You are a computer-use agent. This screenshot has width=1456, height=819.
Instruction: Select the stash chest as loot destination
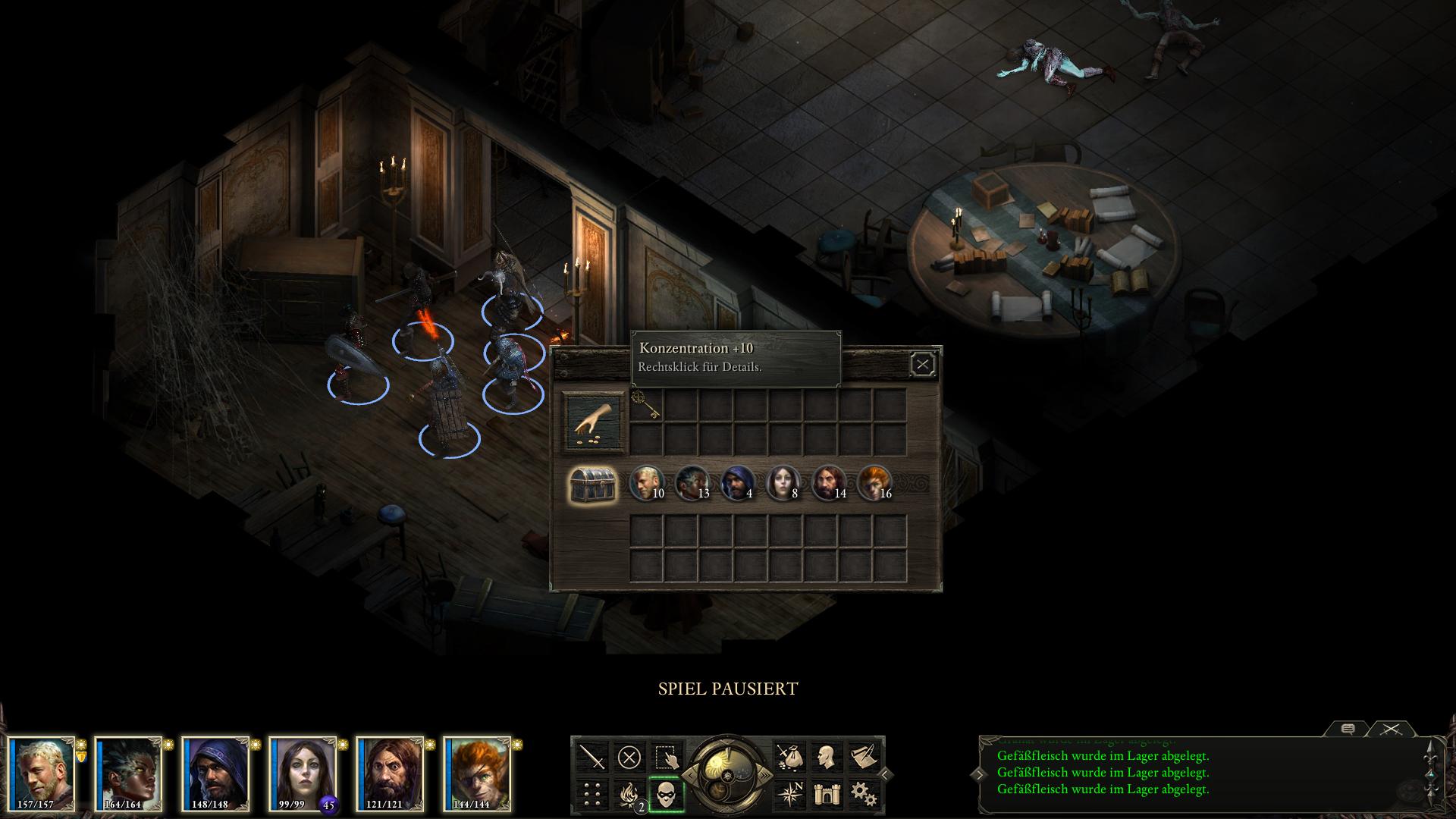tap(593, 484)
